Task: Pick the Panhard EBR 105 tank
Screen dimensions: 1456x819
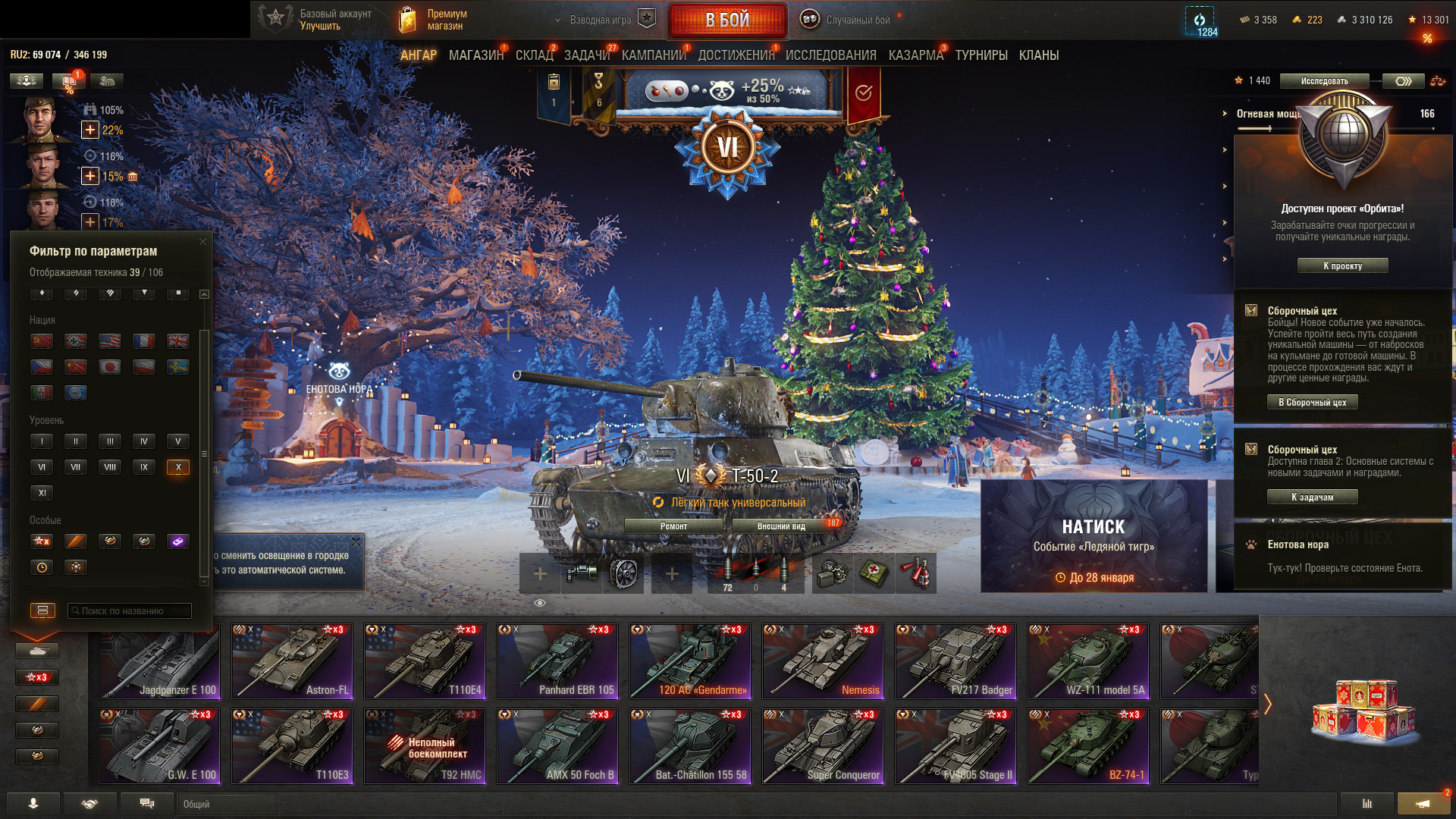Action: tap(557, 661)
